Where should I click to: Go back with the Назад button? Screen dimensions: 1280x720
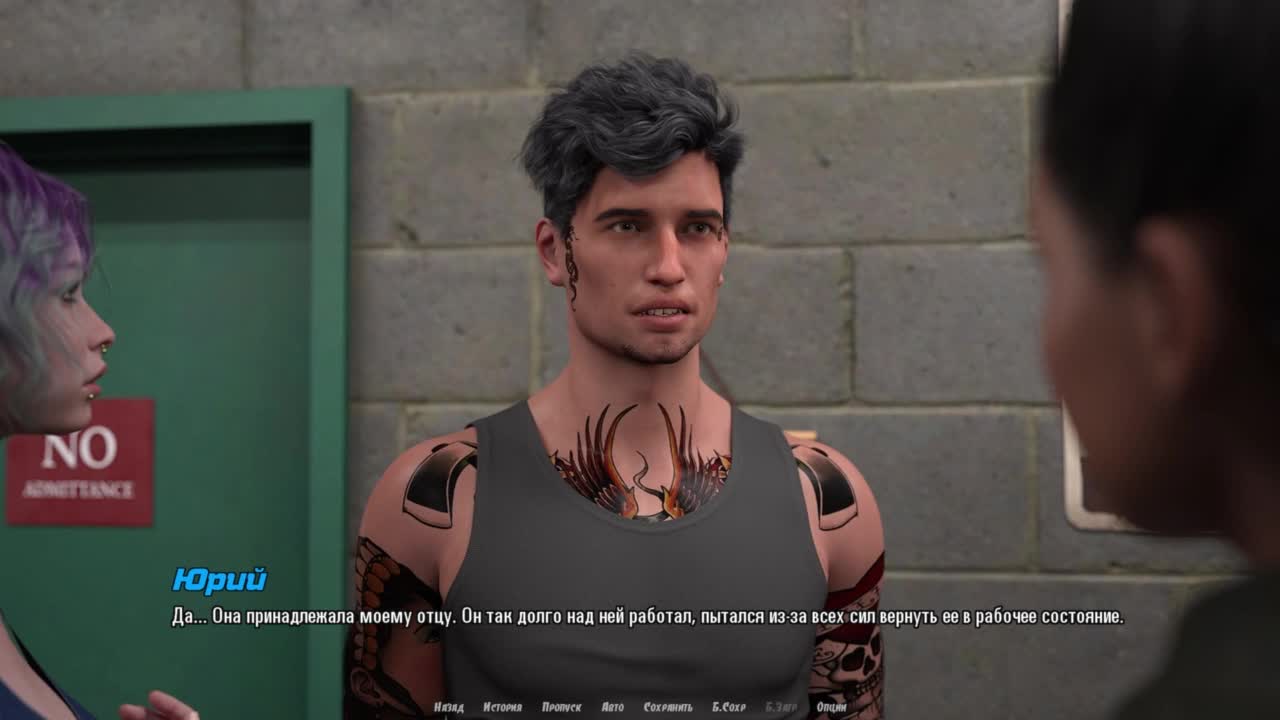(449, 707)
